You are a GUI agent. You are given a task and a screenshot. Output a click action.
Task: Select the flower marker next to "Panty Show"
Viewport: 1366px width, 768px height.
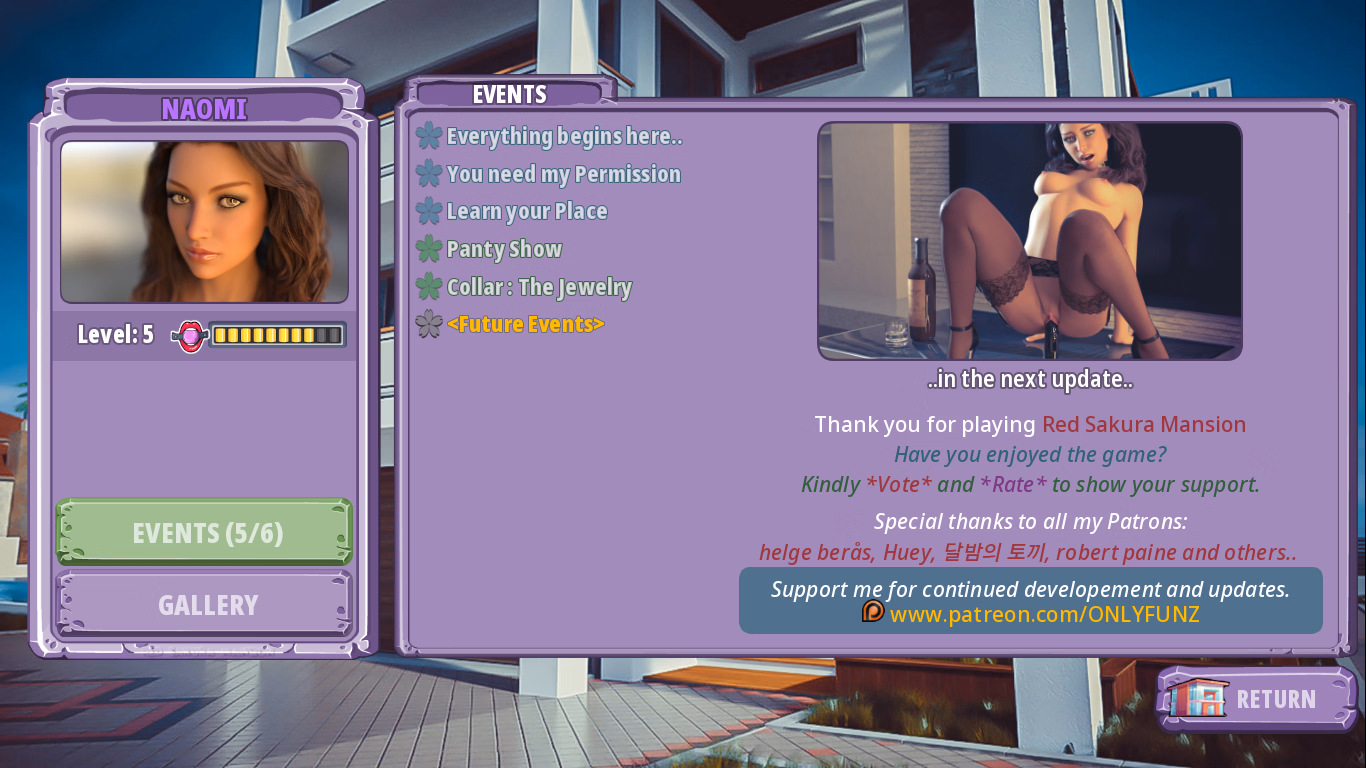click(x=428, y=250)
